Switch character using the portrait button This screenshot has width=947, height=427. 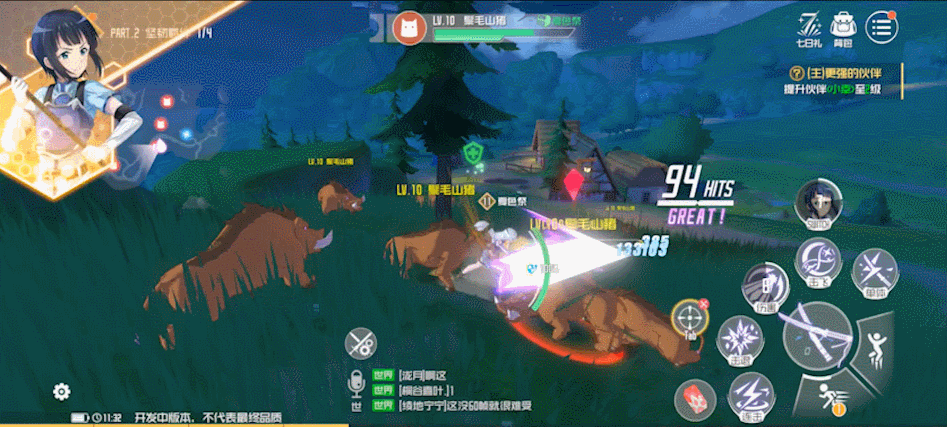click(818, 205)
